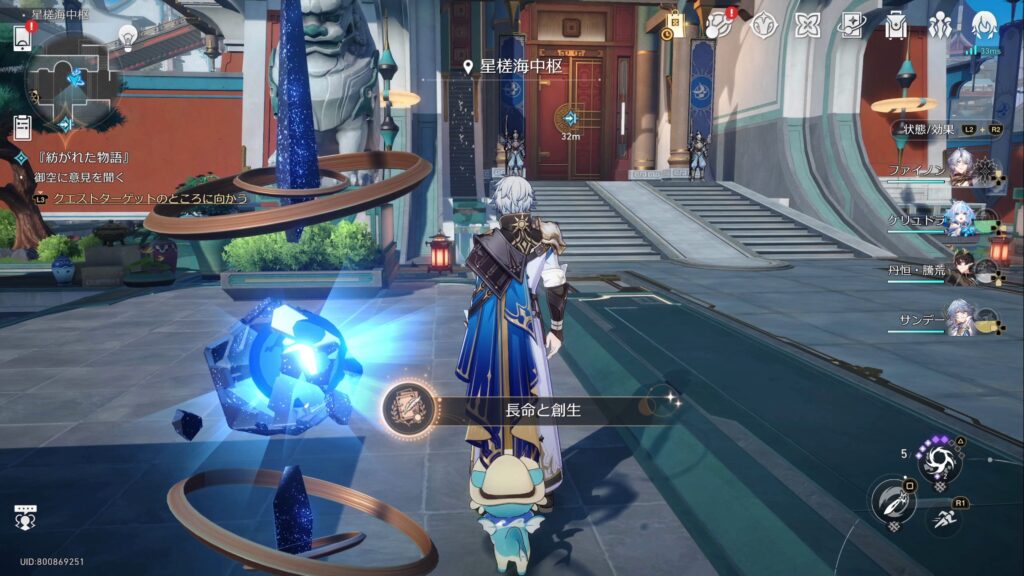Open the lightbulb hint icon
The height and width of the screenshot is (576, 1024).
point(128,37)
